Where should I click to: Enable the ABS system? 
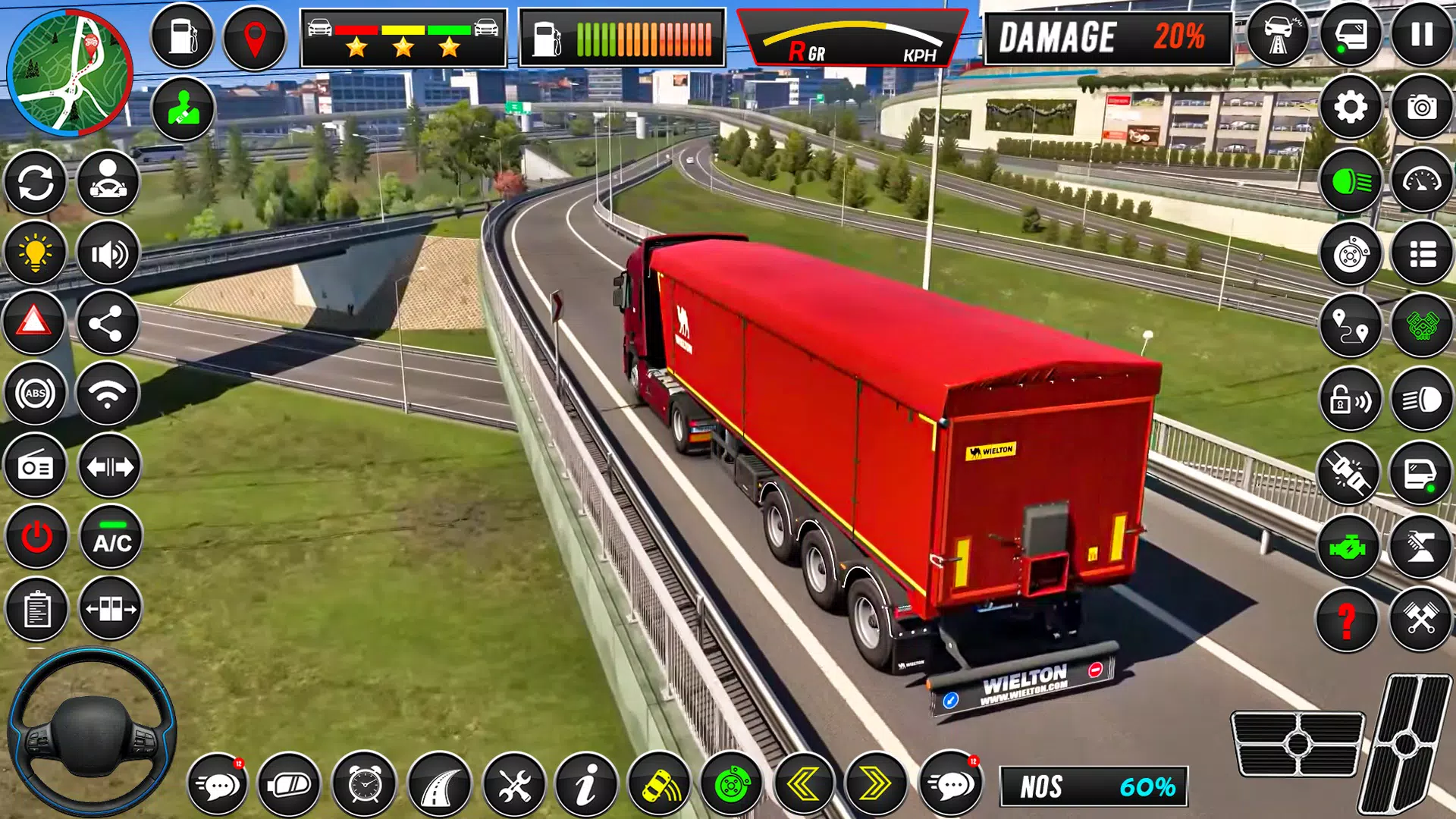point(36,392)
